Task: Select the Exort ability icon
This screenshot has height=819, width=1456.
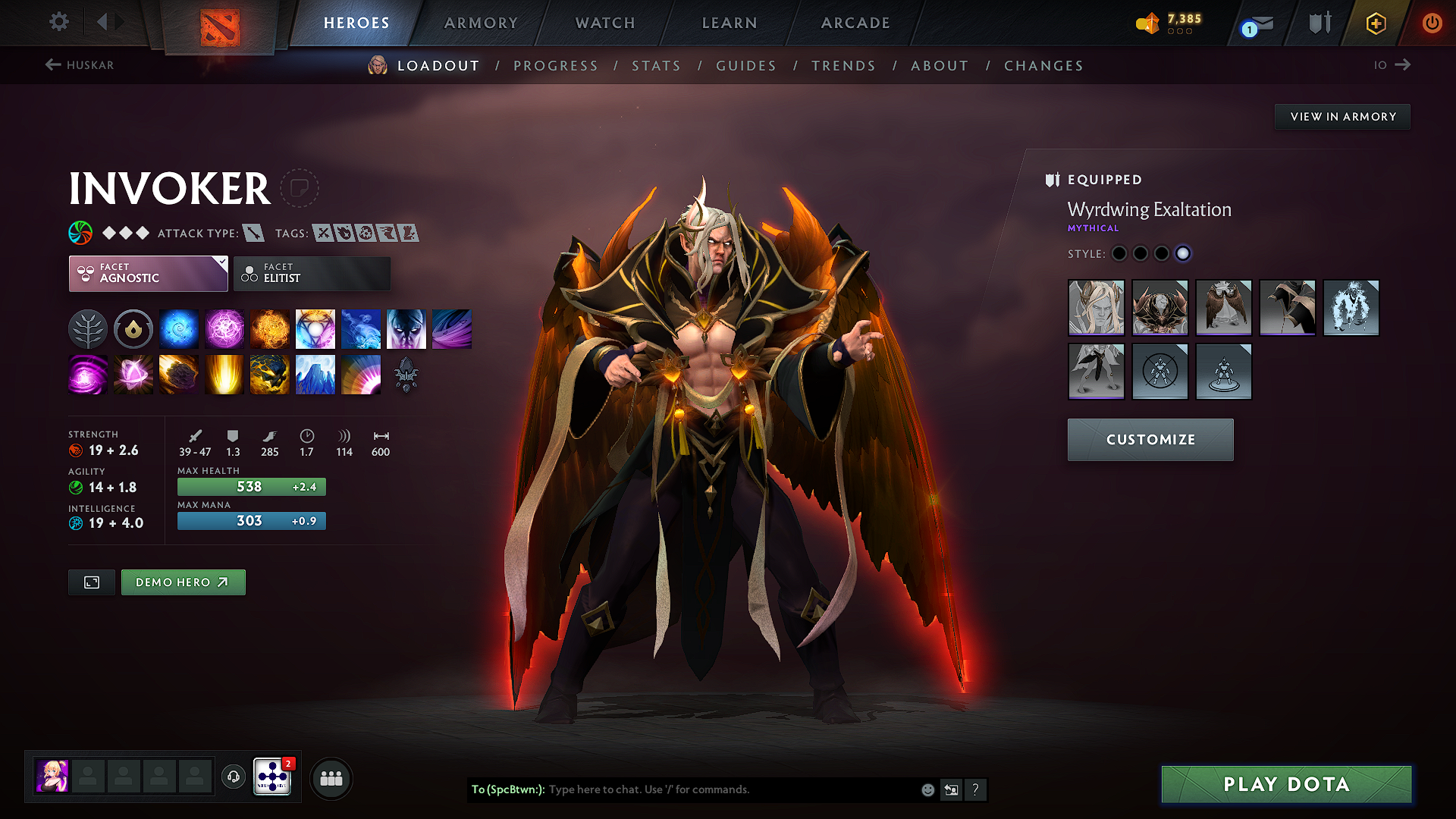Action: (x=270, y=328)
